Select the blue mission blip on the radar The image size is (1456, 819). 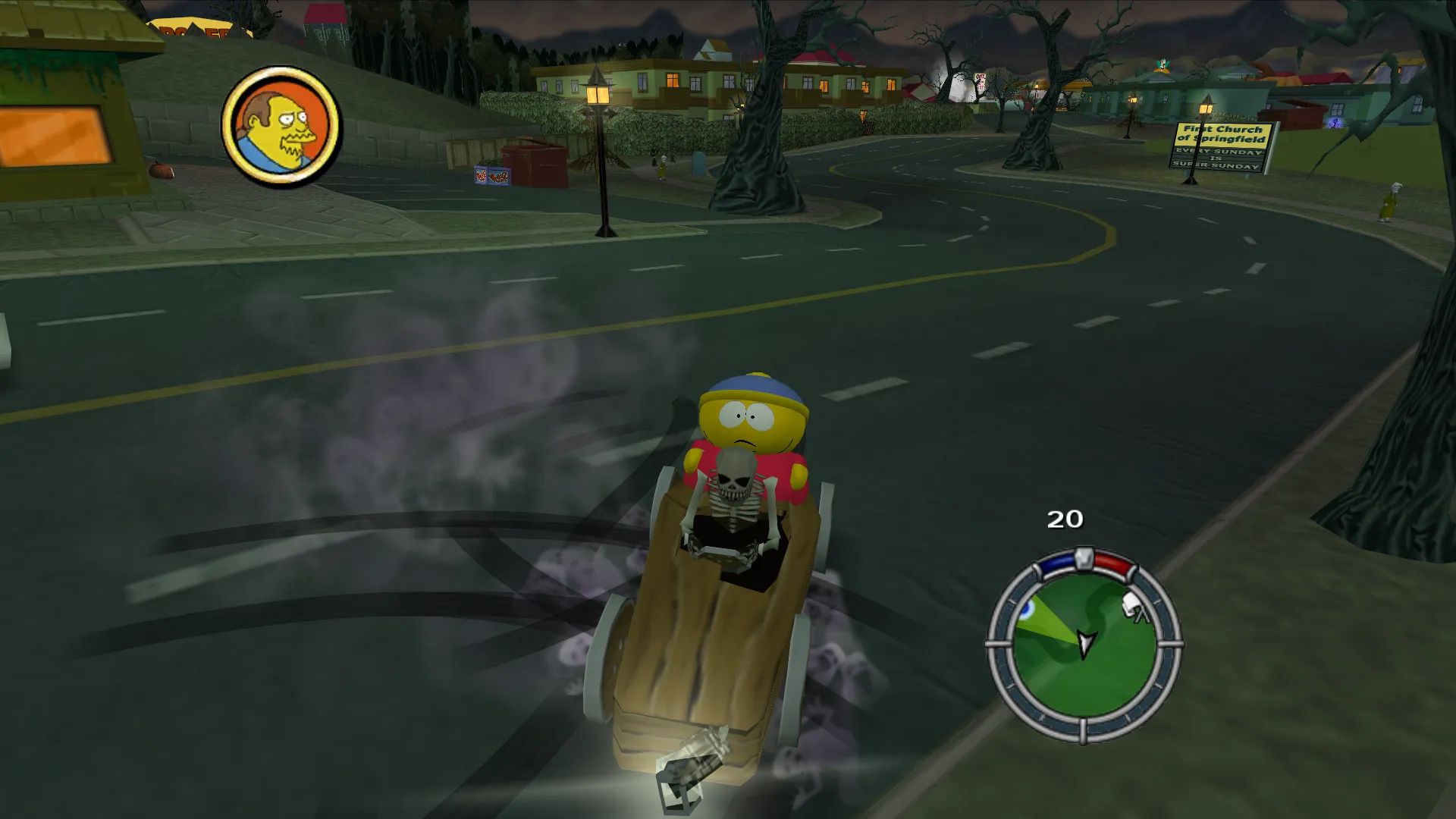[1028, 609]
